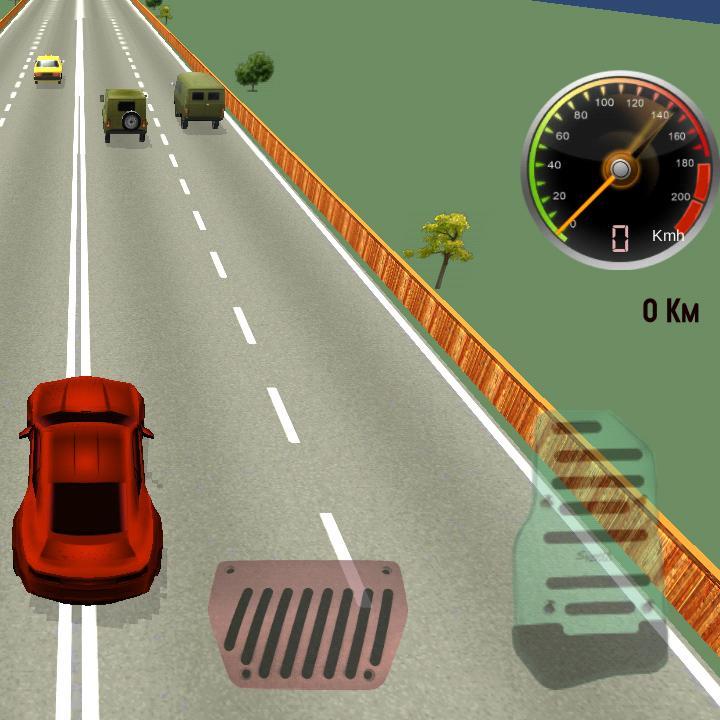Viewport: 720px width, 720px height.
Task: Tap the red brake pedal
Action: (x=306, y=625)
